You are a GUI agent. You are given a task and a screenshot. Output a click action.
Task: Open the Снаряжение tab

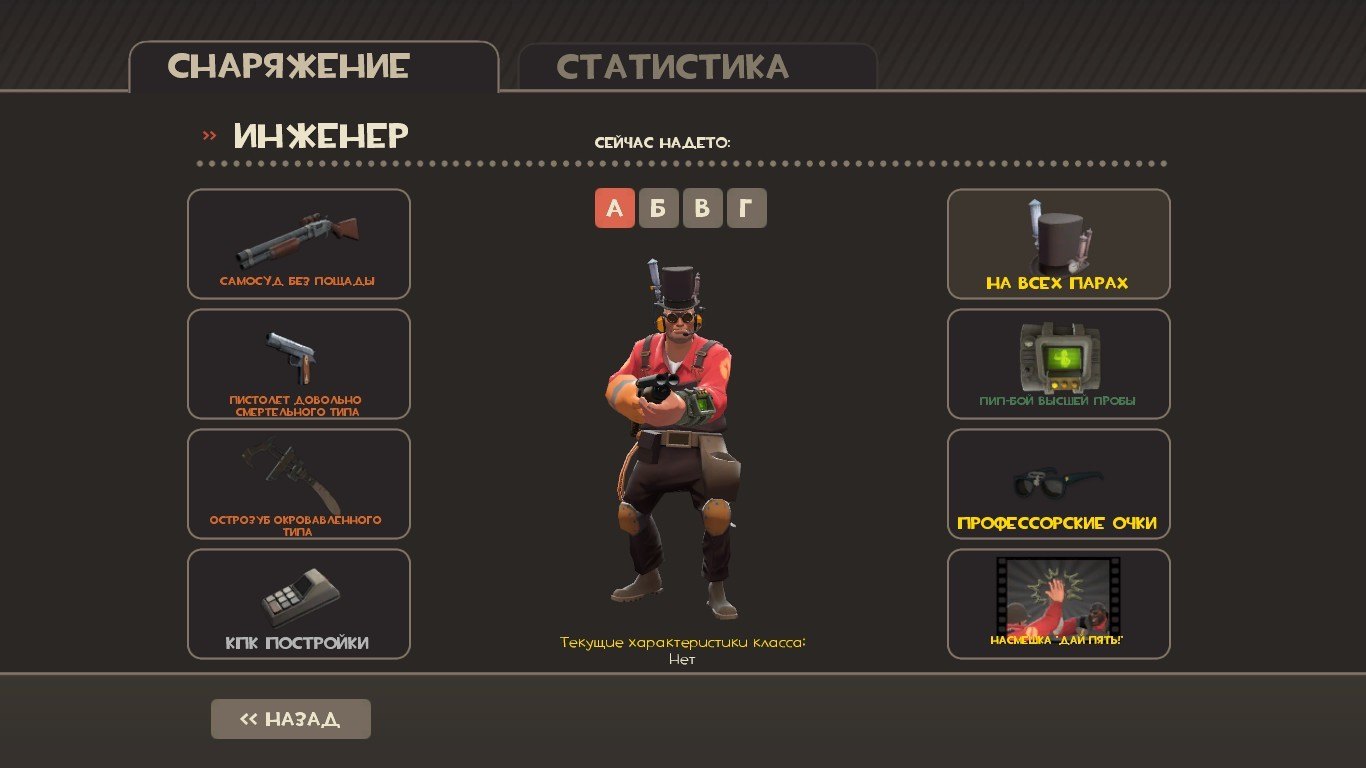pos(313,66)
